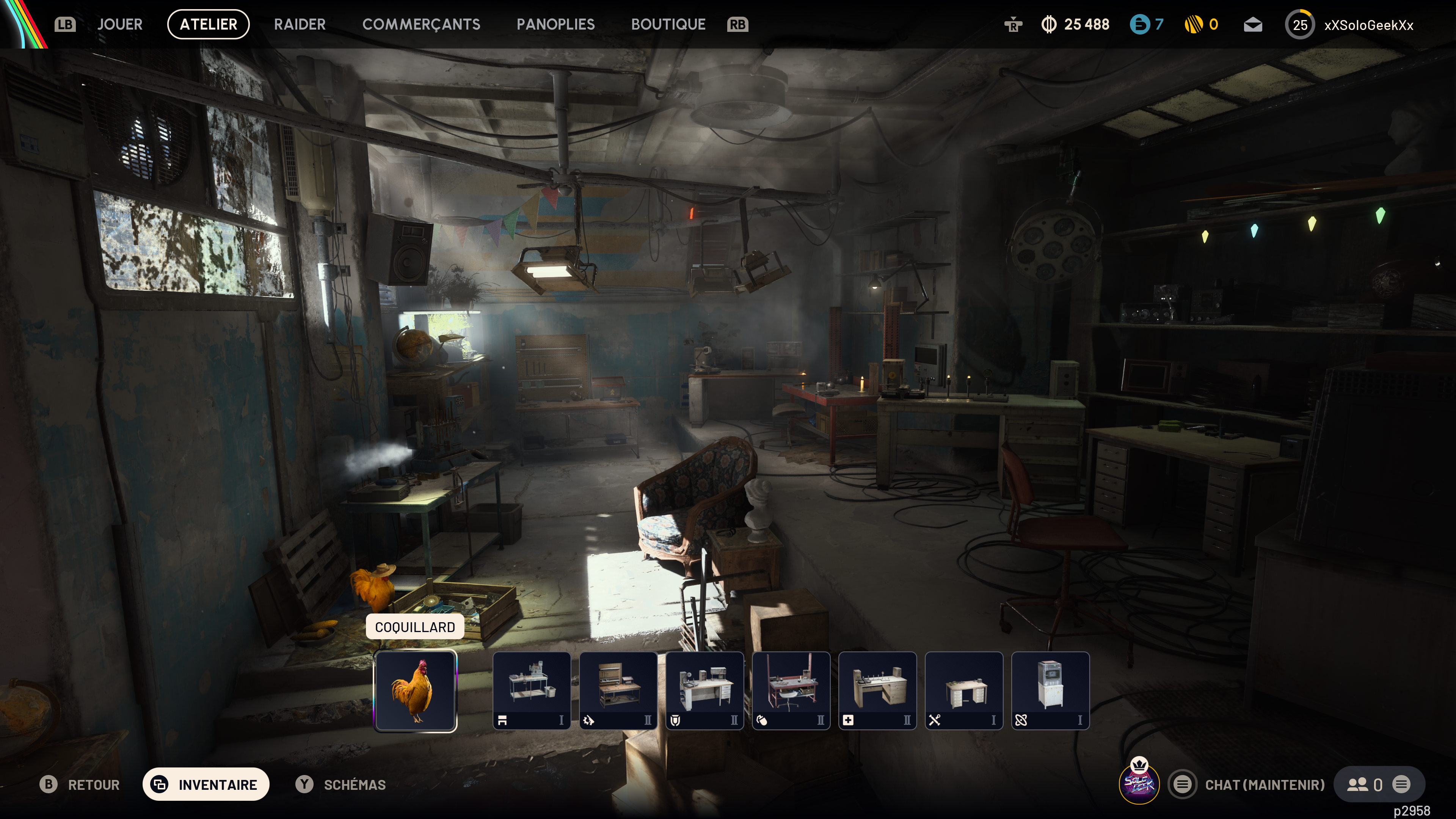Viewport: 1456px width, 819px height.
Task: Switch to the BOUTIQUE tab
Action: pyautogui.click(x=668, y=24)
